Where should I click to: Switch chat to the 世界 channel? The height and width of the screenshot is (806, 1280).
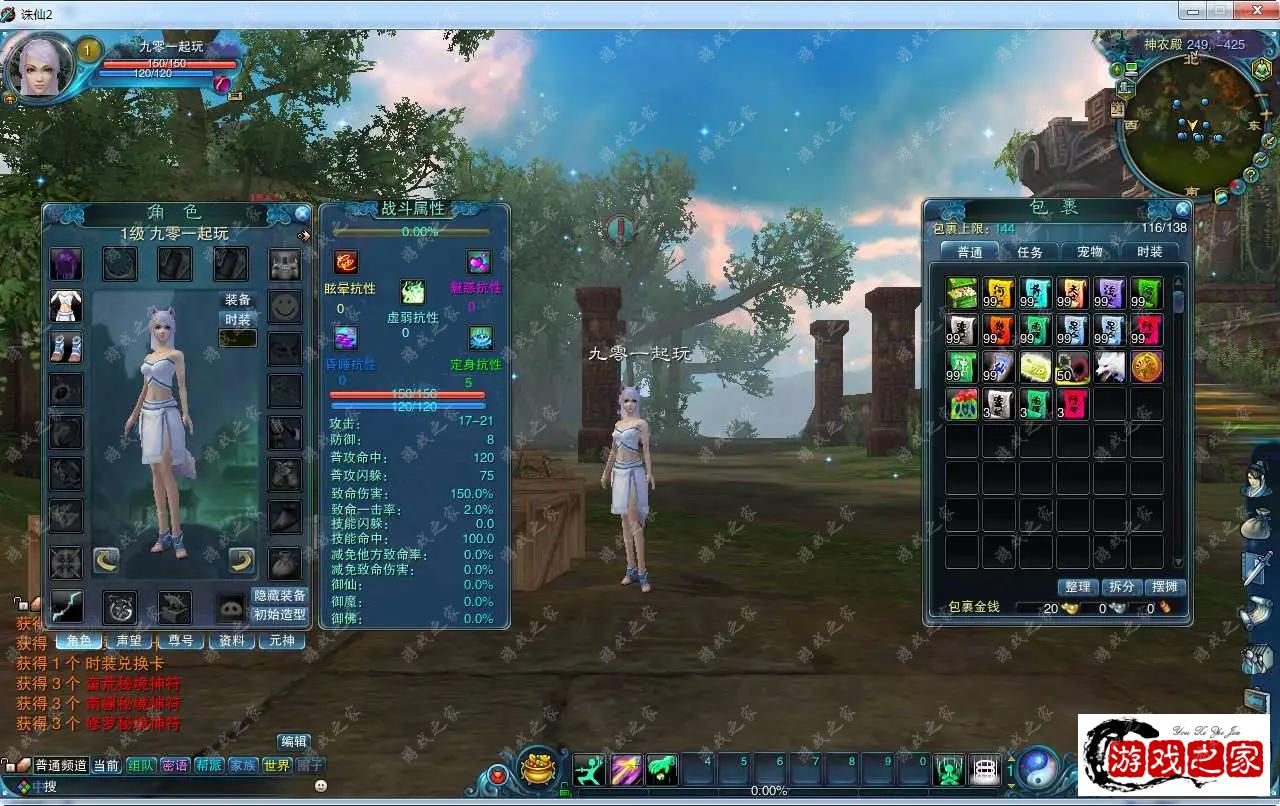pos(277,765)
